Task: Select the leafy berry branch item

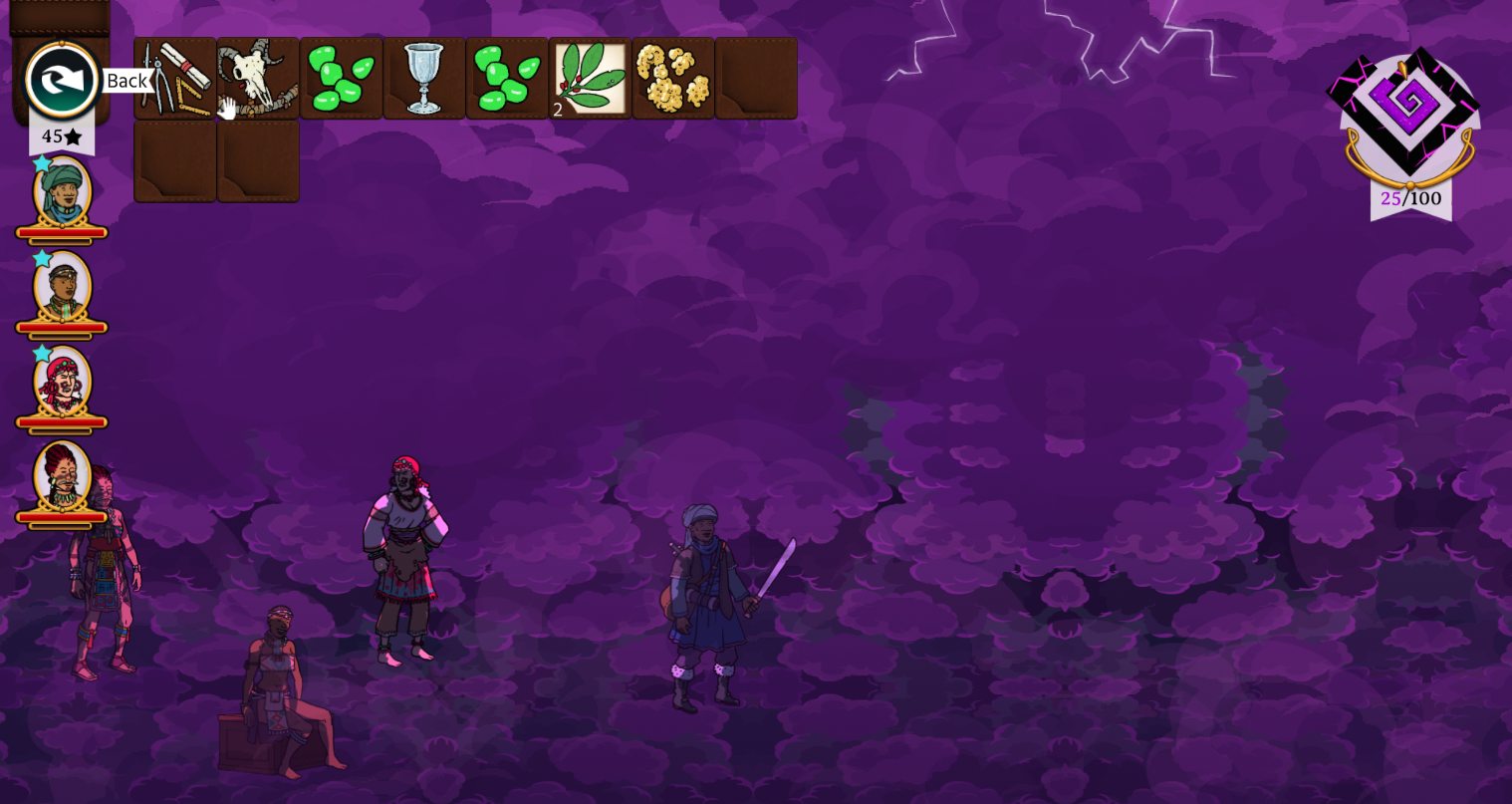Action: pos(590,78)
